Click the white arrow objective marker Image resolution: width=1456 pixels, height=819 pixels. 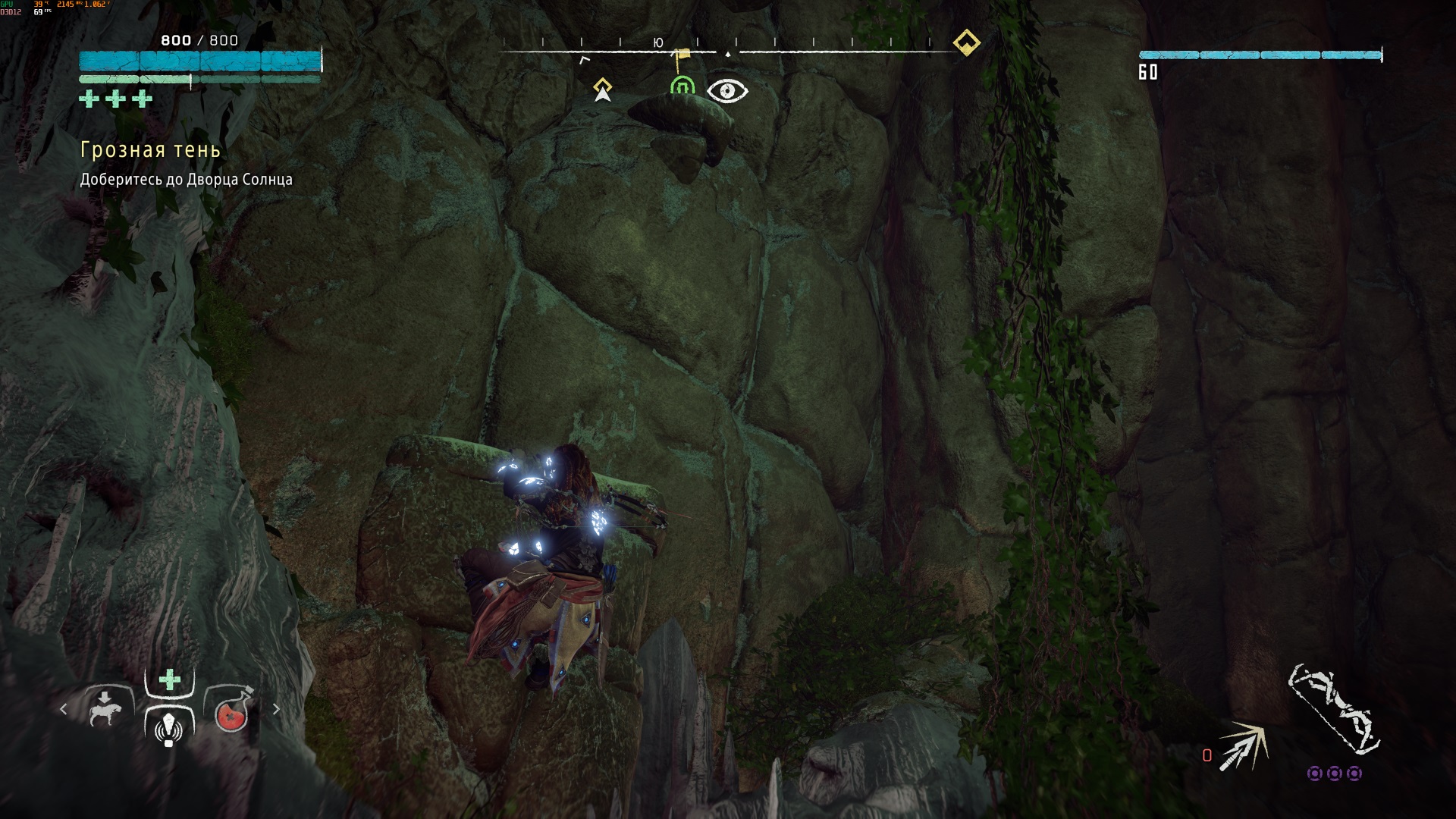click(x=603, y=90)
